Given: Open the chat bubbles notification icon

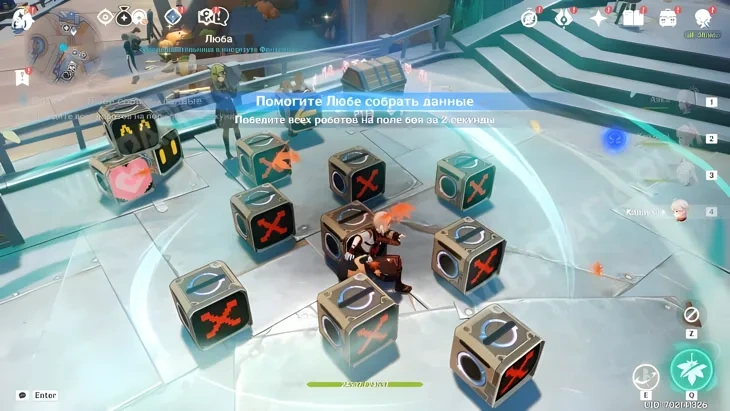Looking at the screenshot, I should 209,16.
